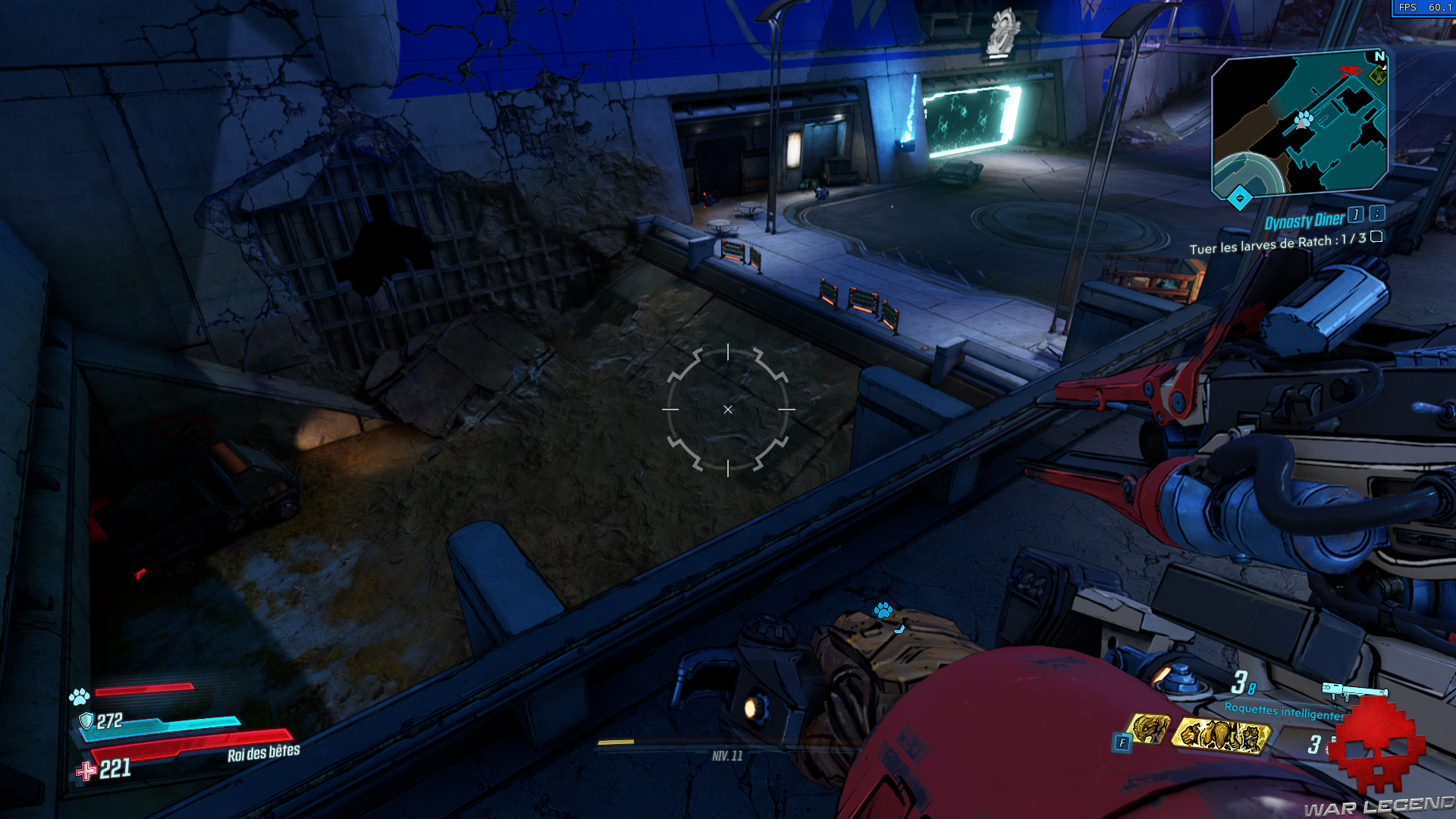This screenshot has width=1456, height=819.
Task: Toggle the objective checkbox beside larves de Ratch 1/3
Action: point(1376,238)
